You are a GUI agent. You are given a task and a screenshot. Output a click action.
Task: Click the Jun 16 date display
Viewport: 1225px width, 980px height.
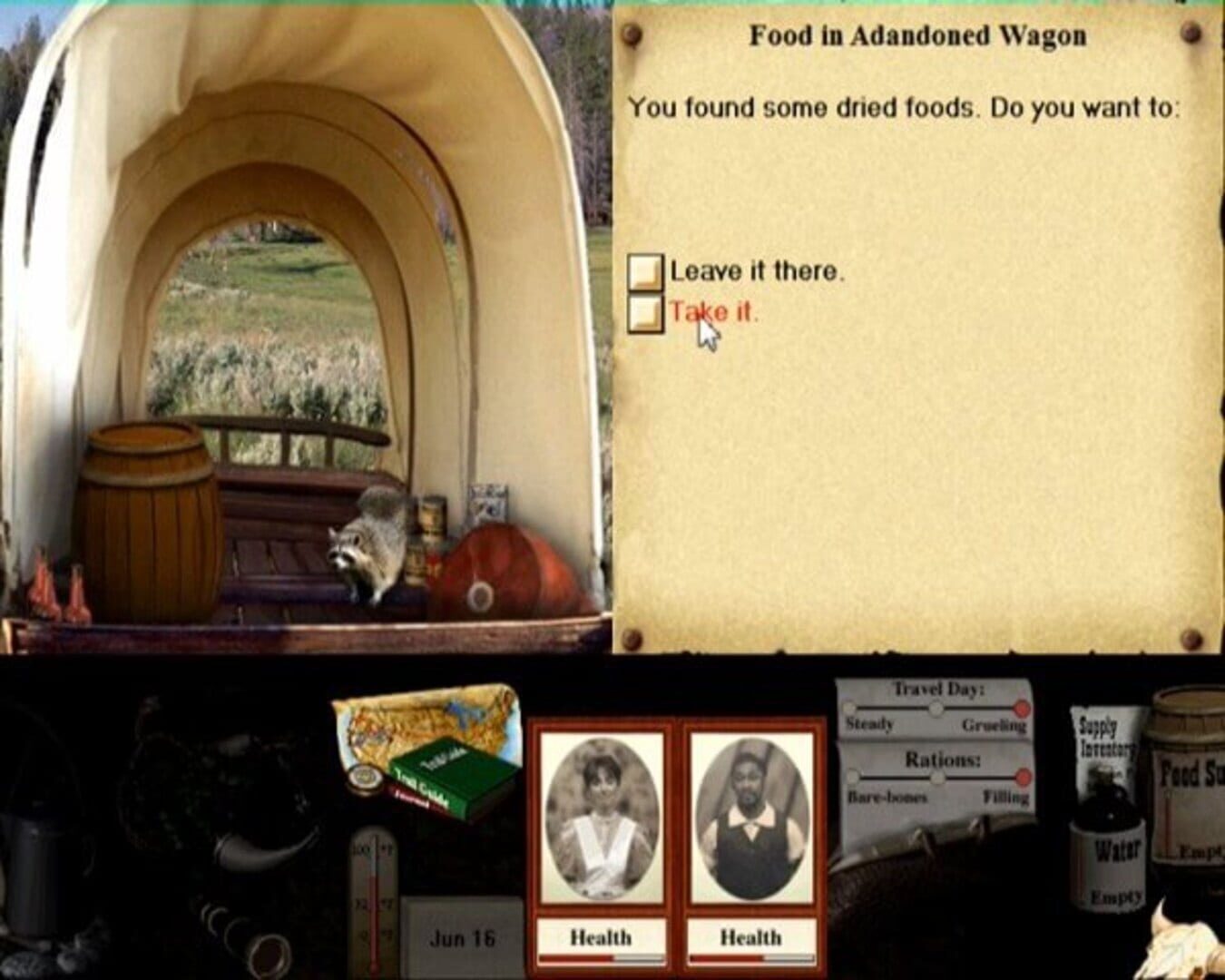[x=463, y=939]
